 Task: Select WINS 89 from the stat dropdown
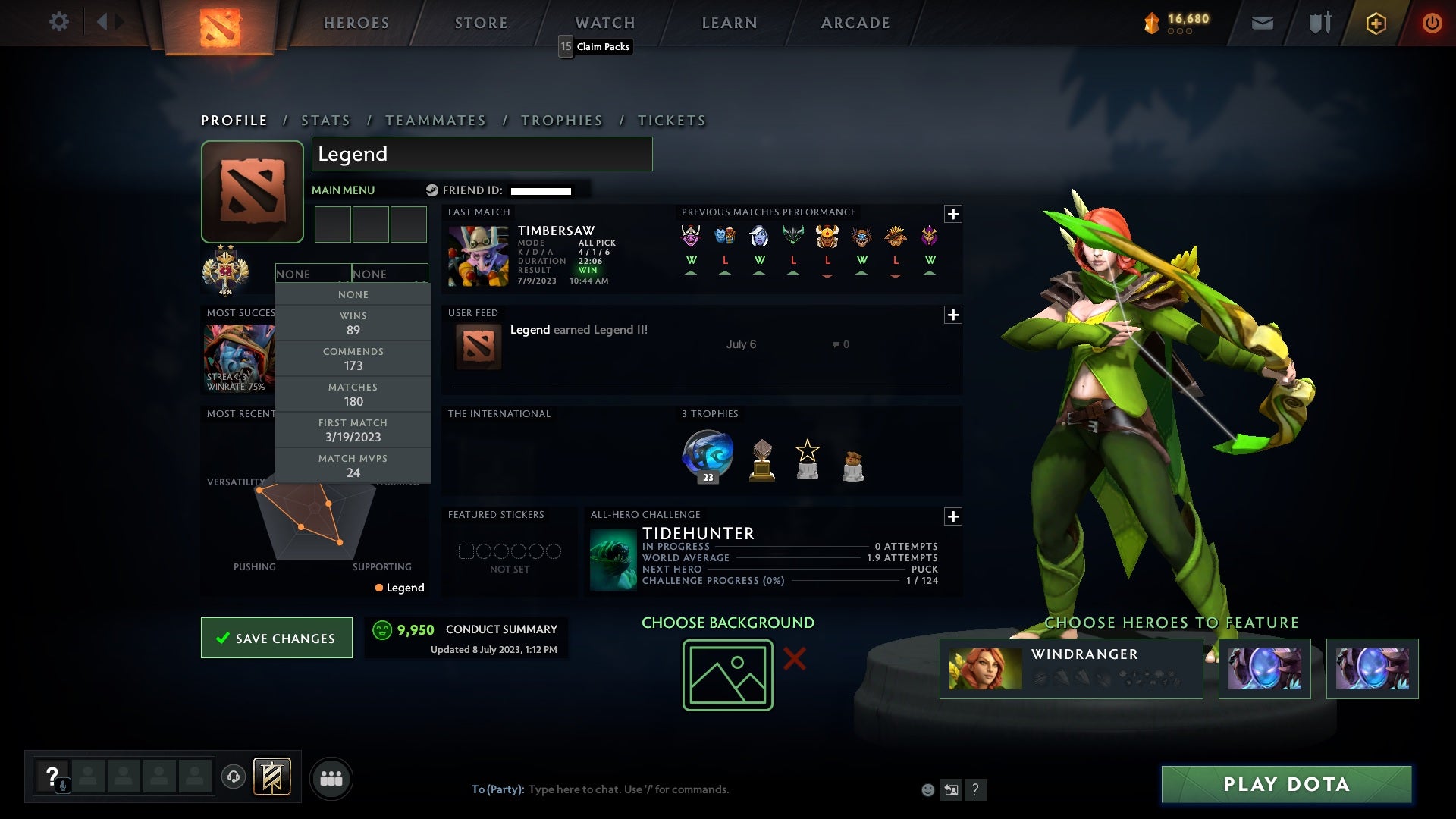(353, 322)
